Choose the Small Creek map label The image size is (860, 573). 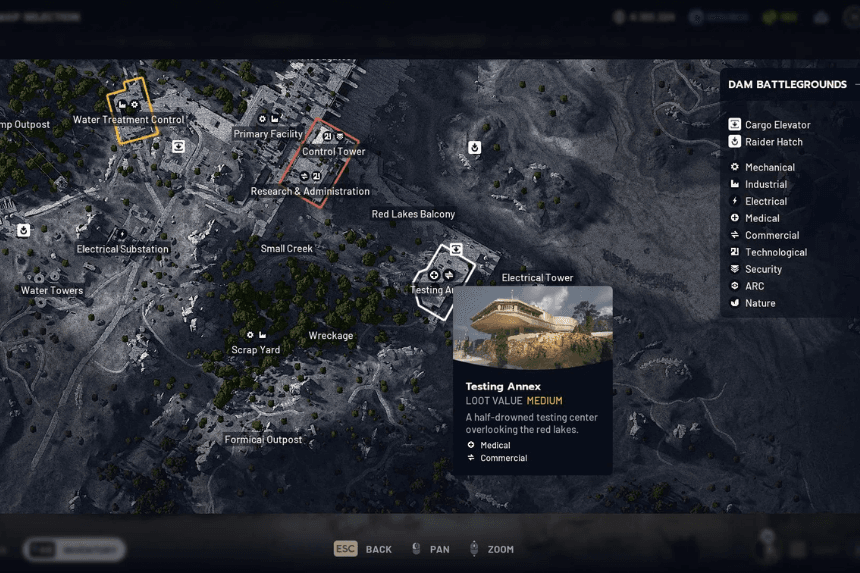287,249
